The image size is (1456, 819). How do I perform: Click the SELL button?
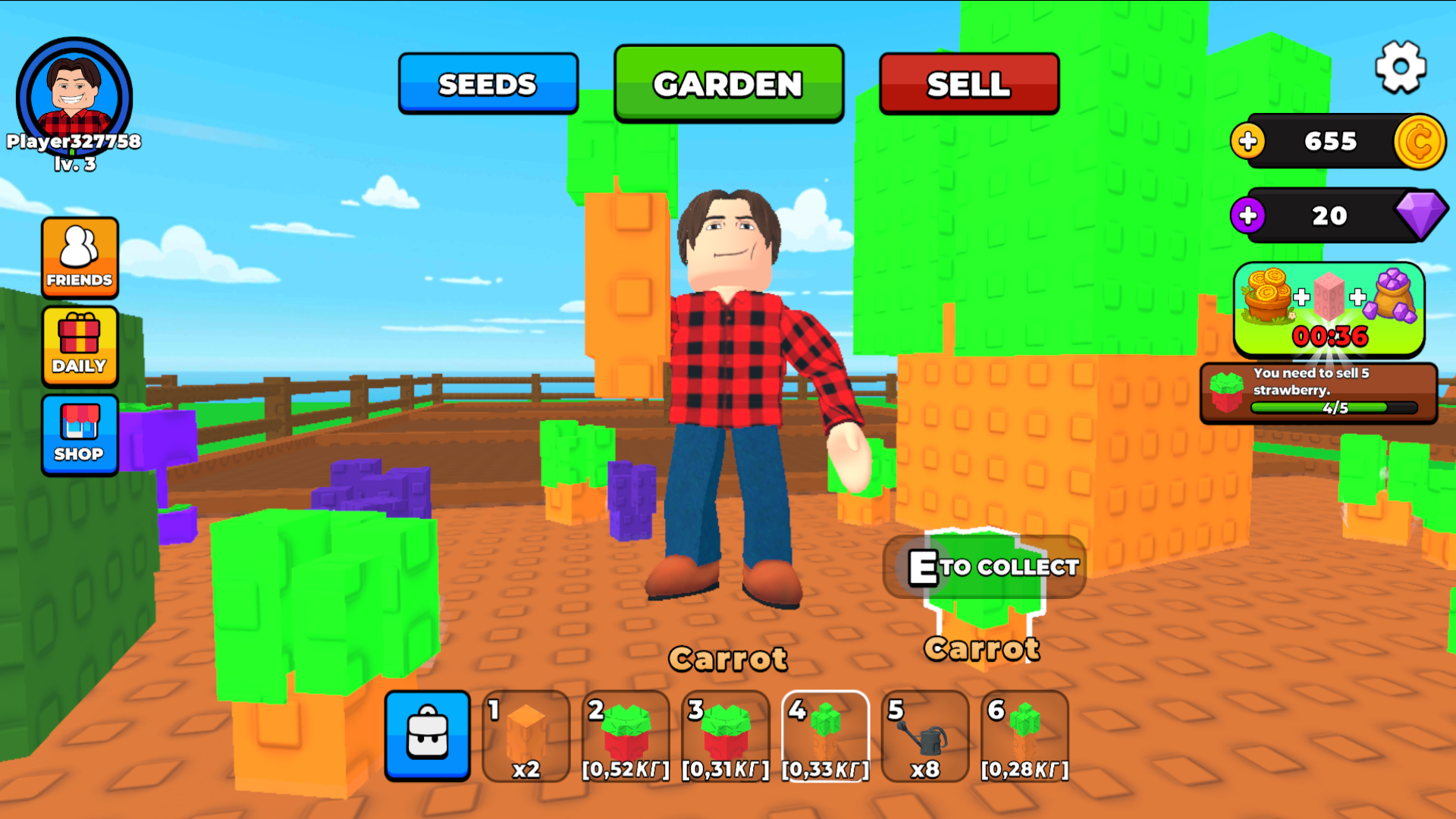point(968,83)
